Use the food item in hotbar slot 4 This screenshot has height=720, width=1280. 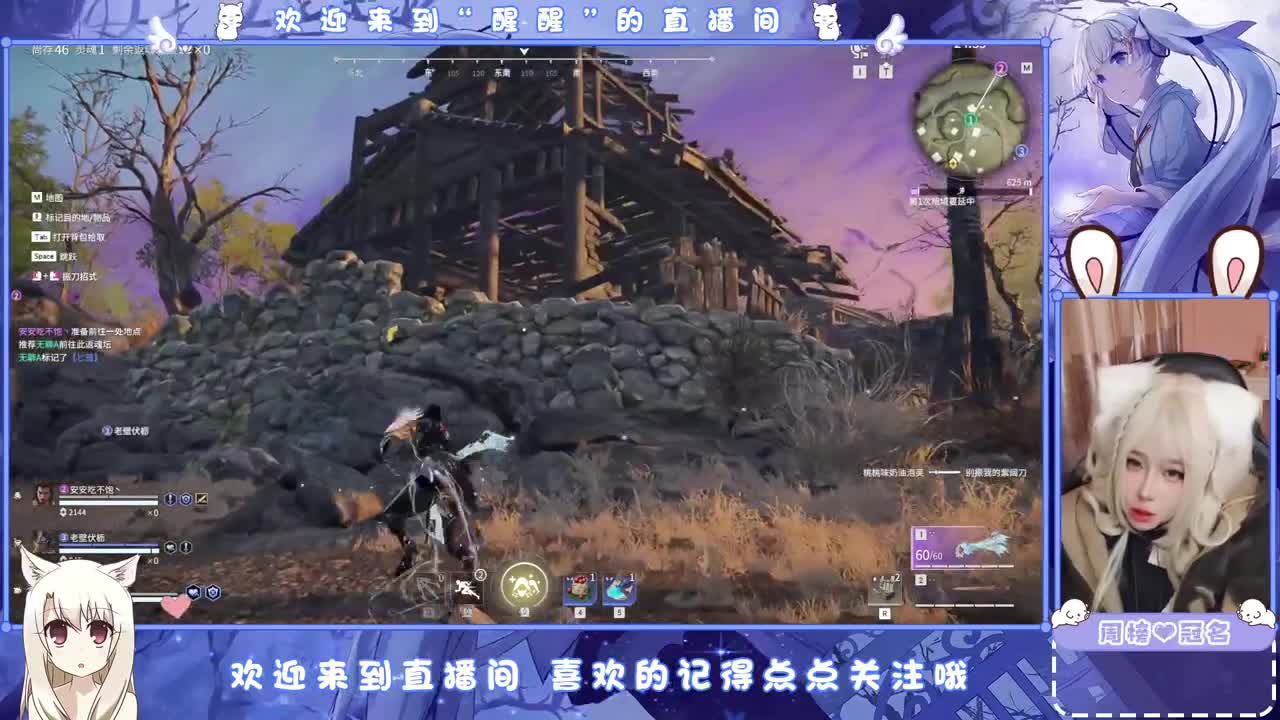[579, 588]
